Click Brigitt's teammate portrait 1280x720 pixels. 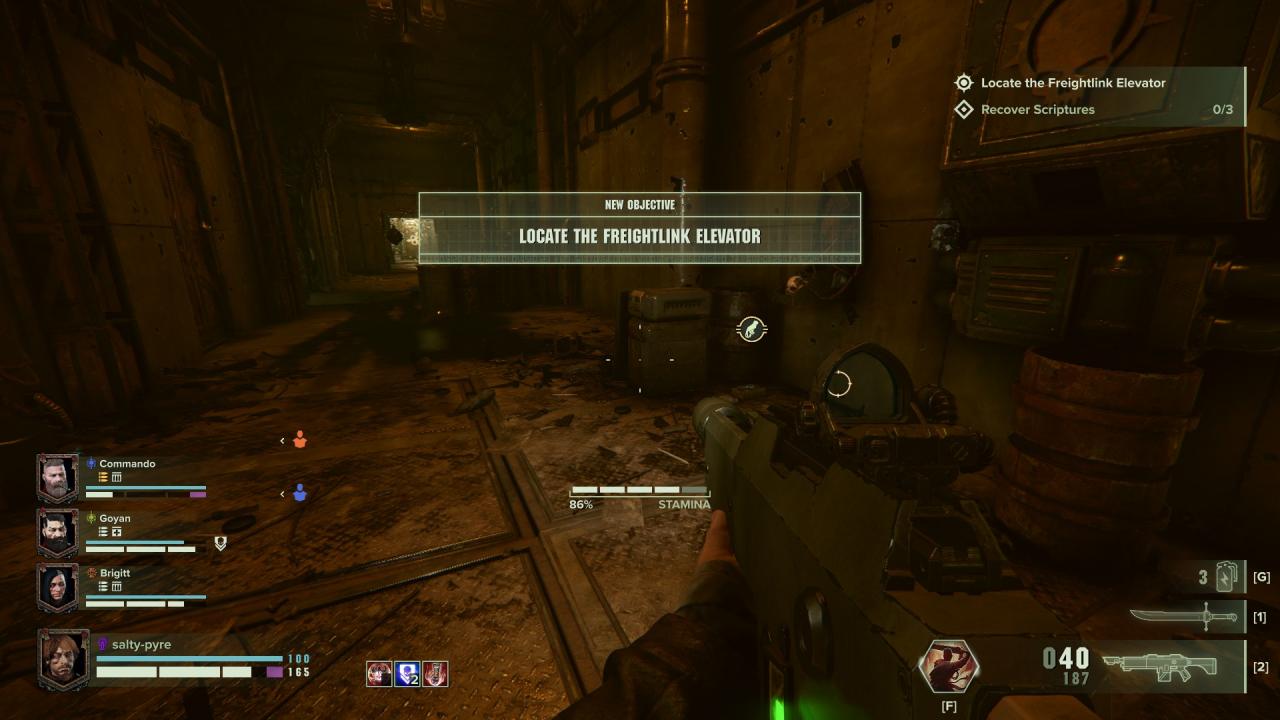57,588
